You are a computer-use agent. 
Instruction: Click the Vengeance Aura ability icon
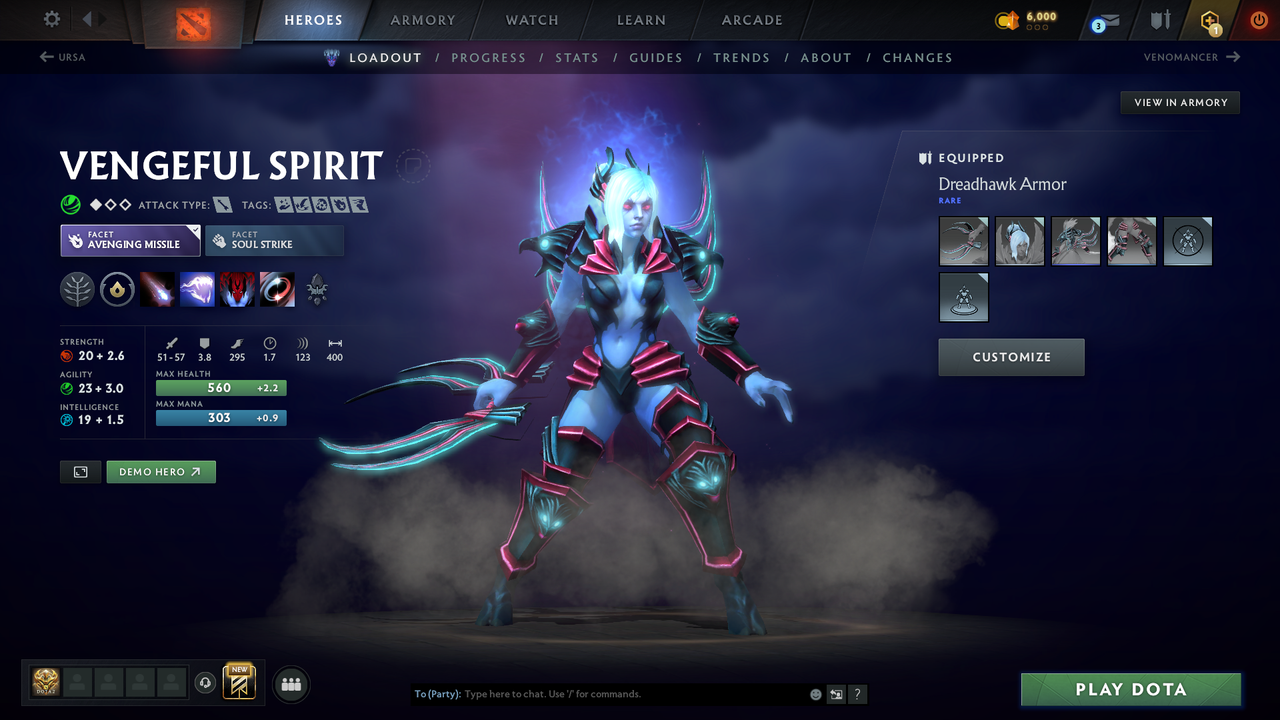237,289
